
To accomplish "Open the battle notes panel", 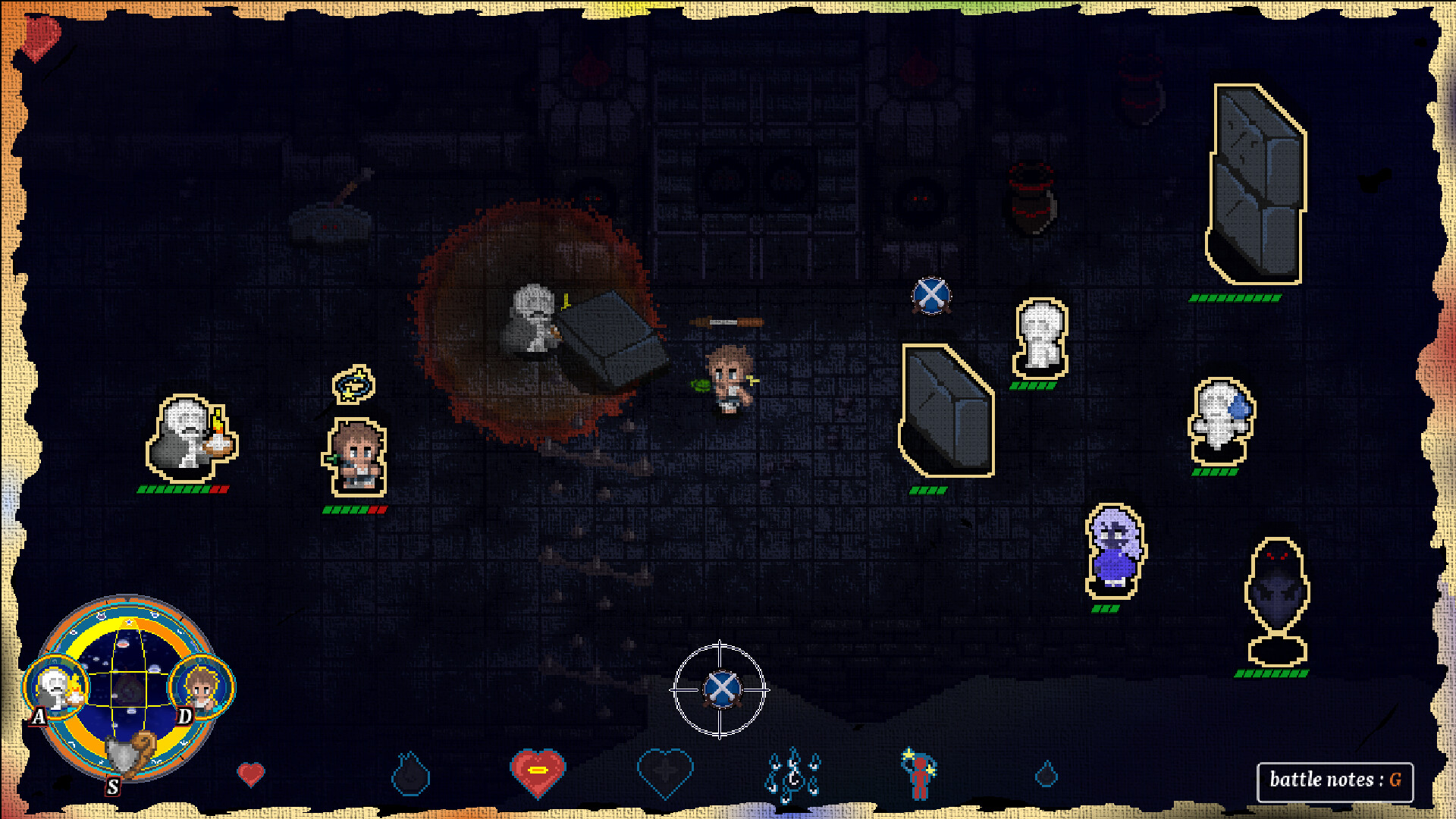I will (1335, 778).
